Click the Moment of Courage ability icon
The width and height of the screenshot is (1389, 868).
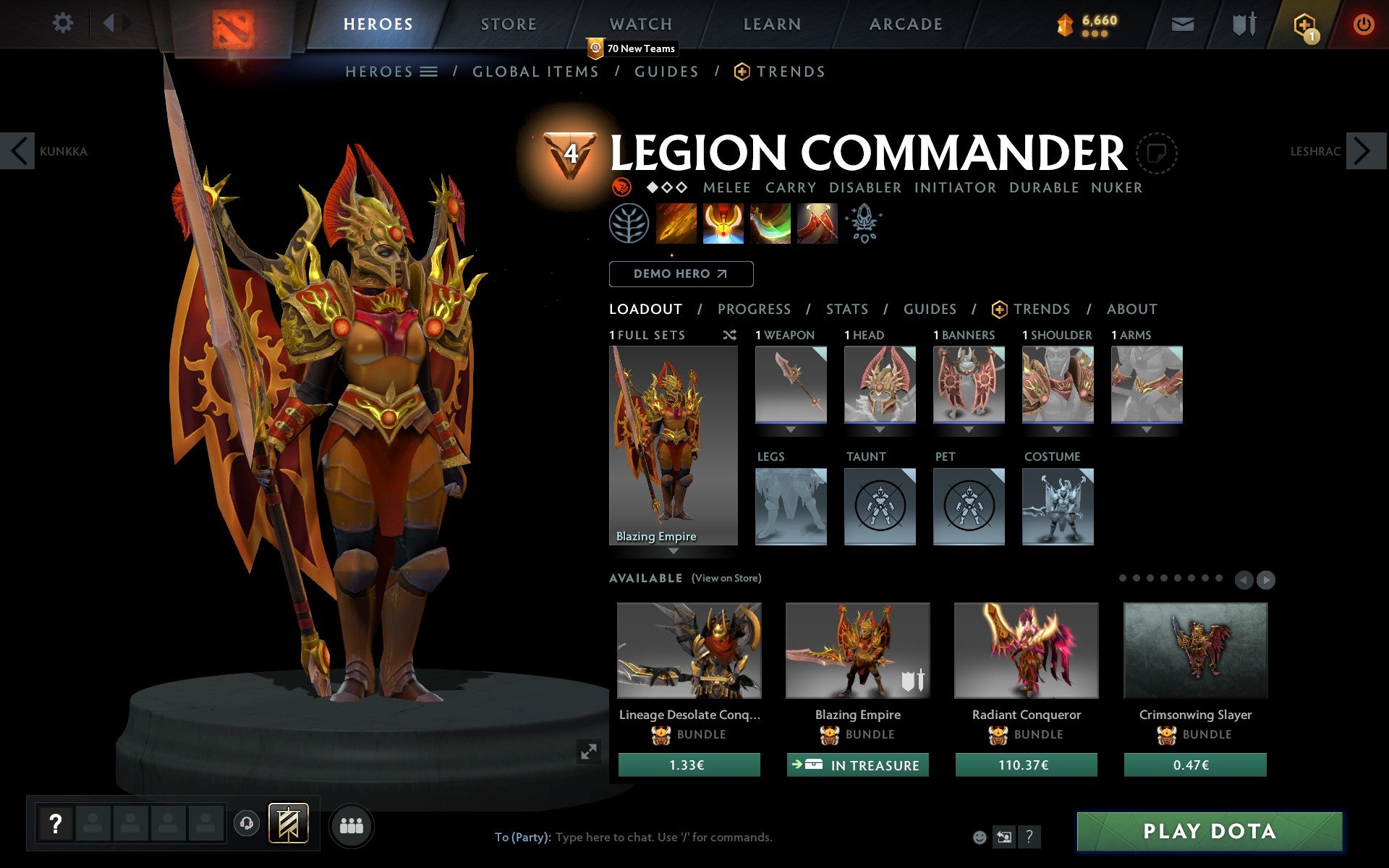coord(770,224)
